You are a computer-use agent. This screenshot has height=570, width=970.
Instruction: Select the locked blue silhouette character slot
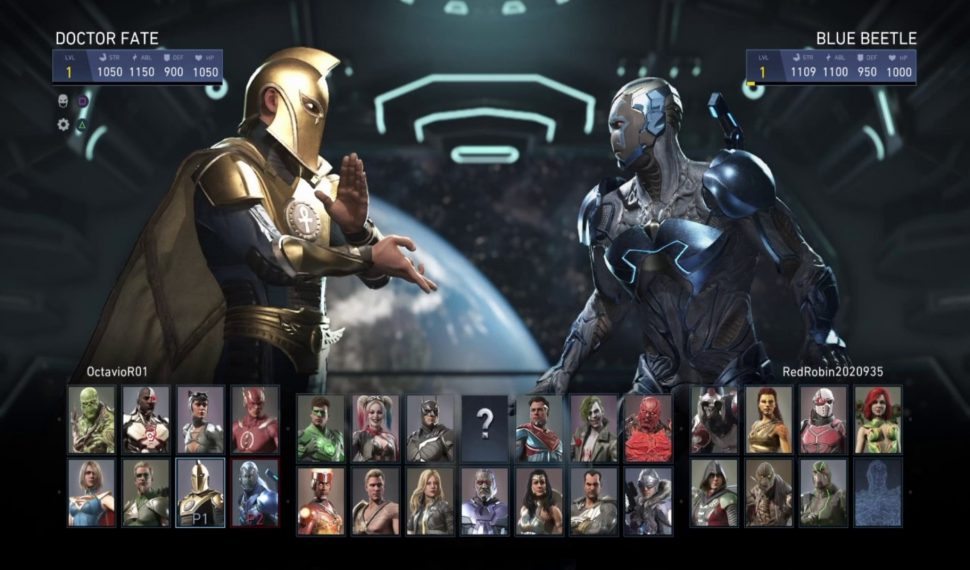click(x=878, y=492)
